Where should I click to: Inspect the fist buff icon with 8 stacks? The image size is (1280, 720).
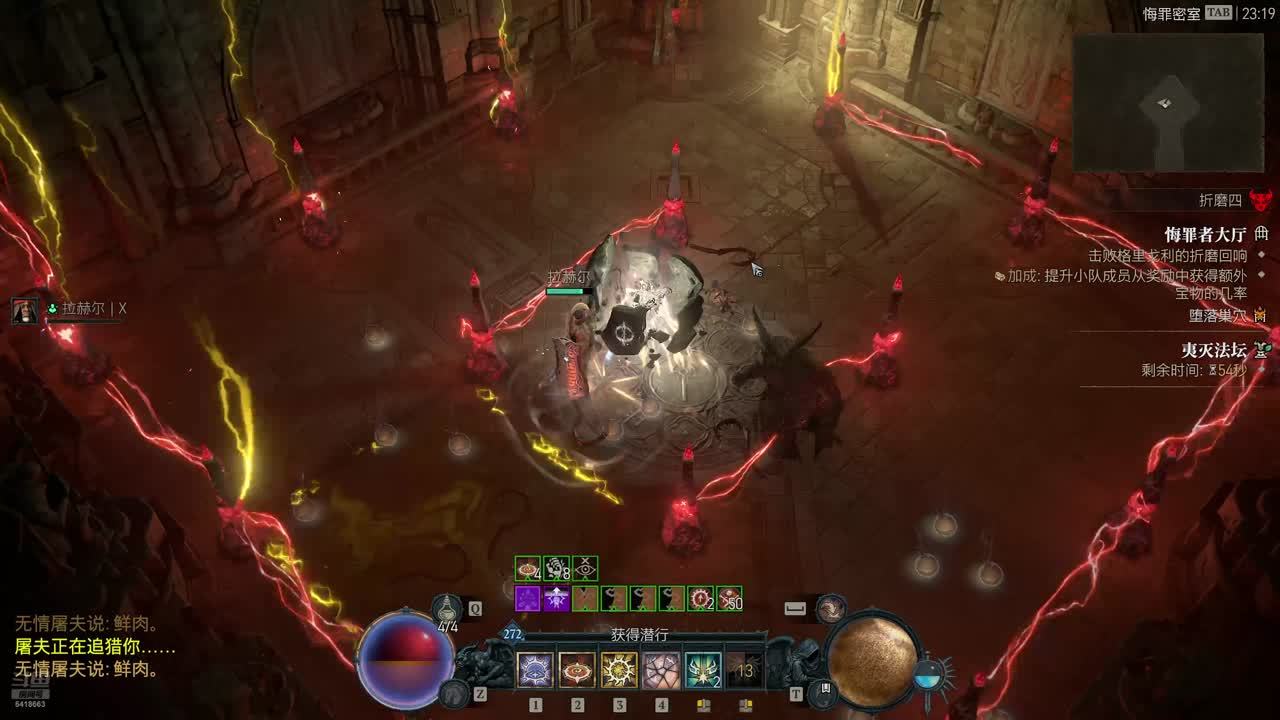[x=556, y=569]
